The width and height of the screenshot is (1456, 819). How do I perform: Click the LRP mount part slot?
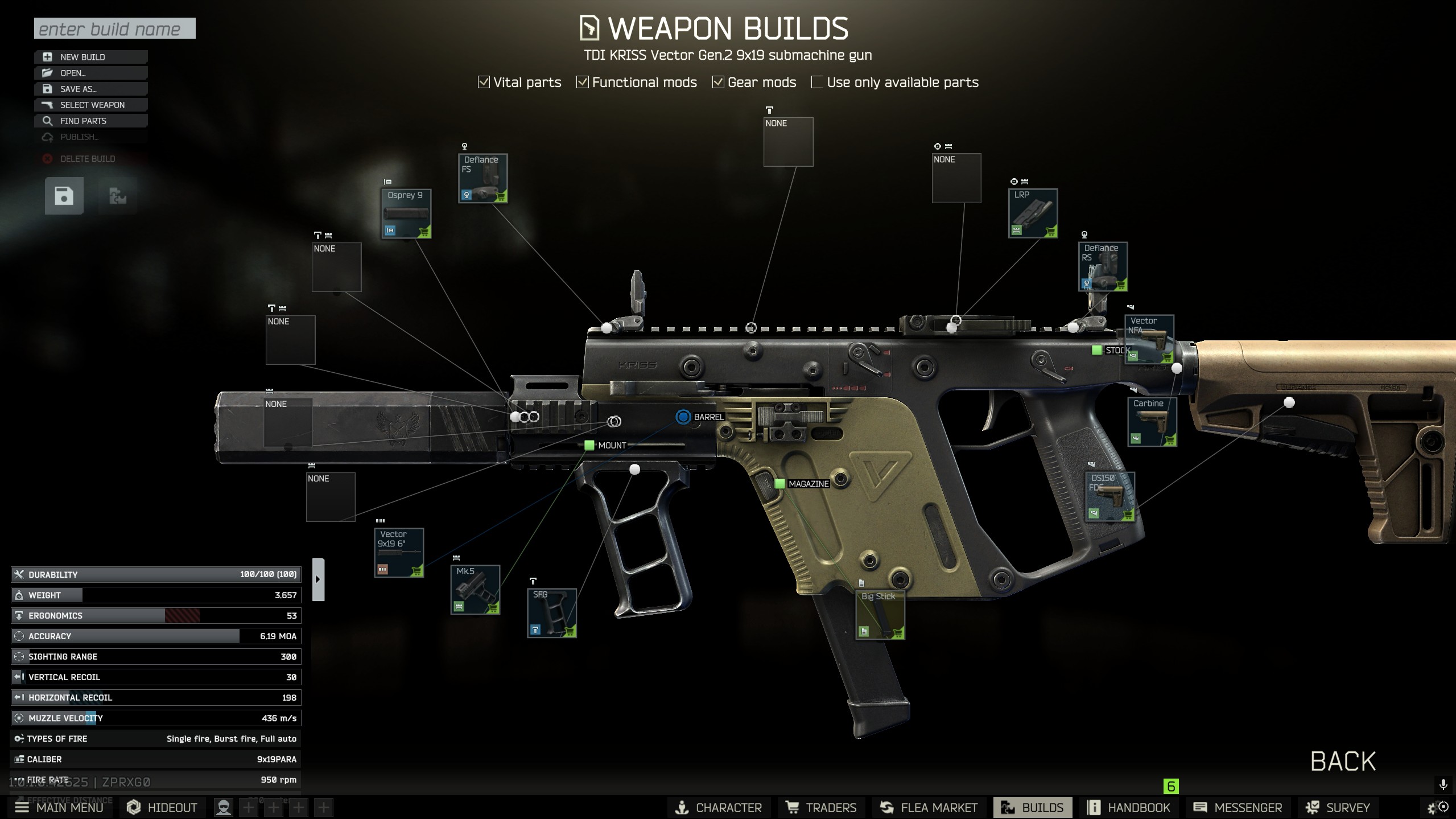(x=1033, y=213)
